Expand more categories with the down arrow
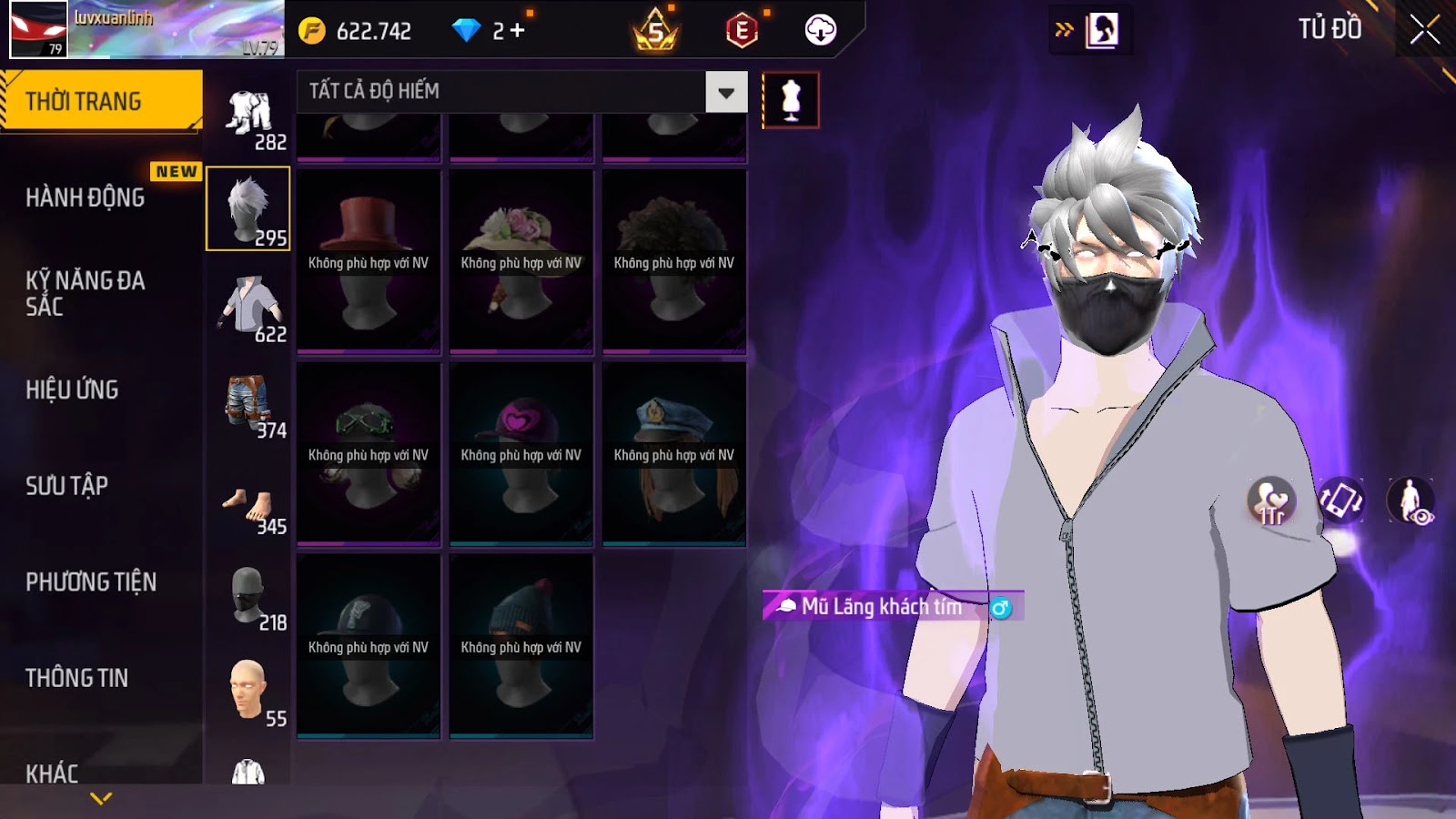This screenshot has width=1456, height=819. (101, 798)
